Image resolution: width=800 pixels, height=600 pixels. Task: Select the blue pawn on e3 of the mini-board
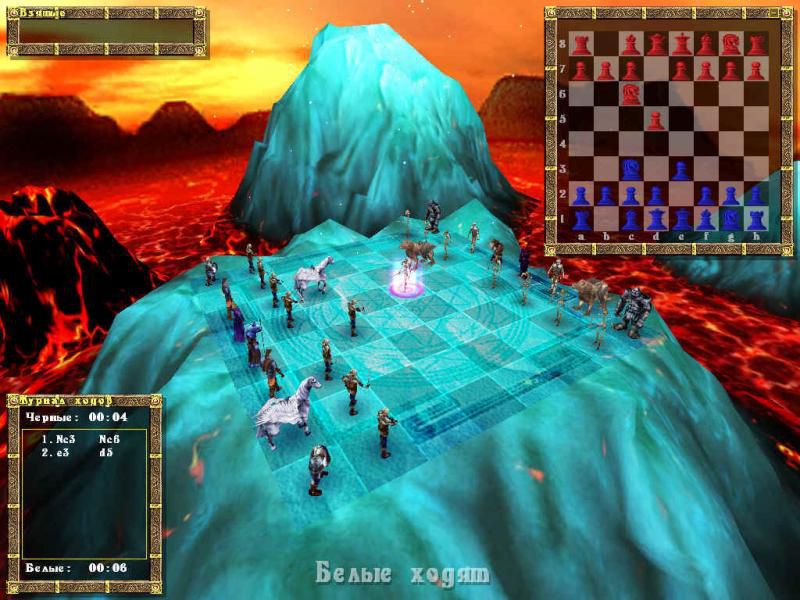tap(681, 169)
